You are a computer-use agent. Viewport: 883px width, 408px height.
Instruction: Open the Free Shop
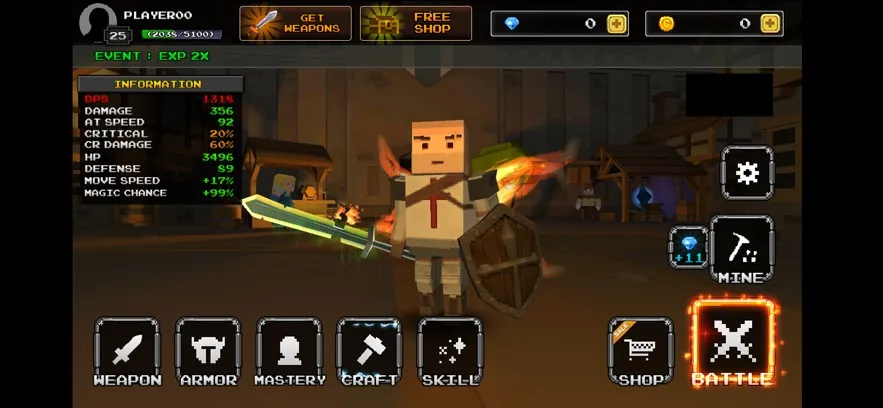[x=416, y=23]
